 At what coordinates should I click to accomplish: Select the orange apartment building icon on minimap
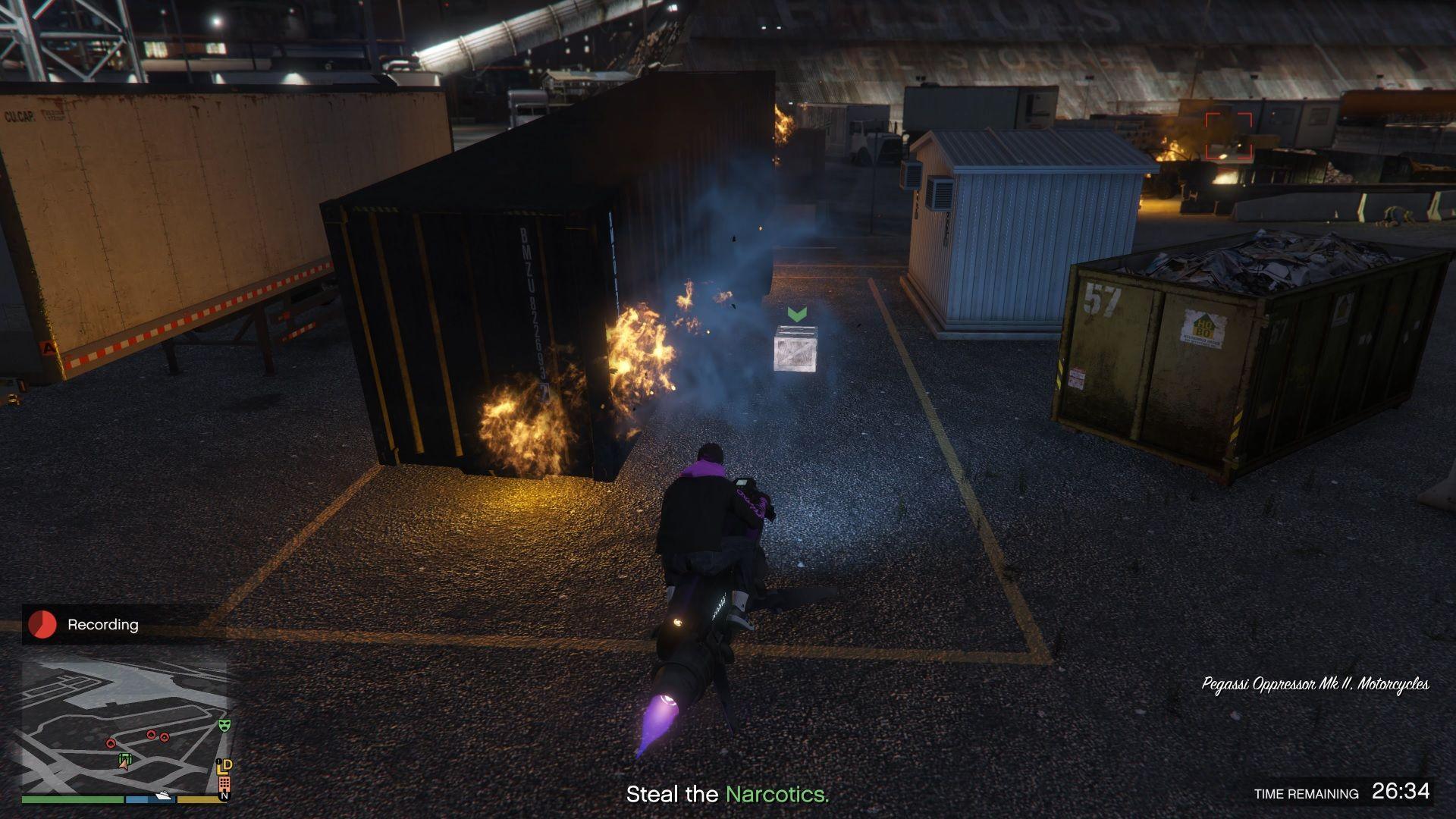224,783
